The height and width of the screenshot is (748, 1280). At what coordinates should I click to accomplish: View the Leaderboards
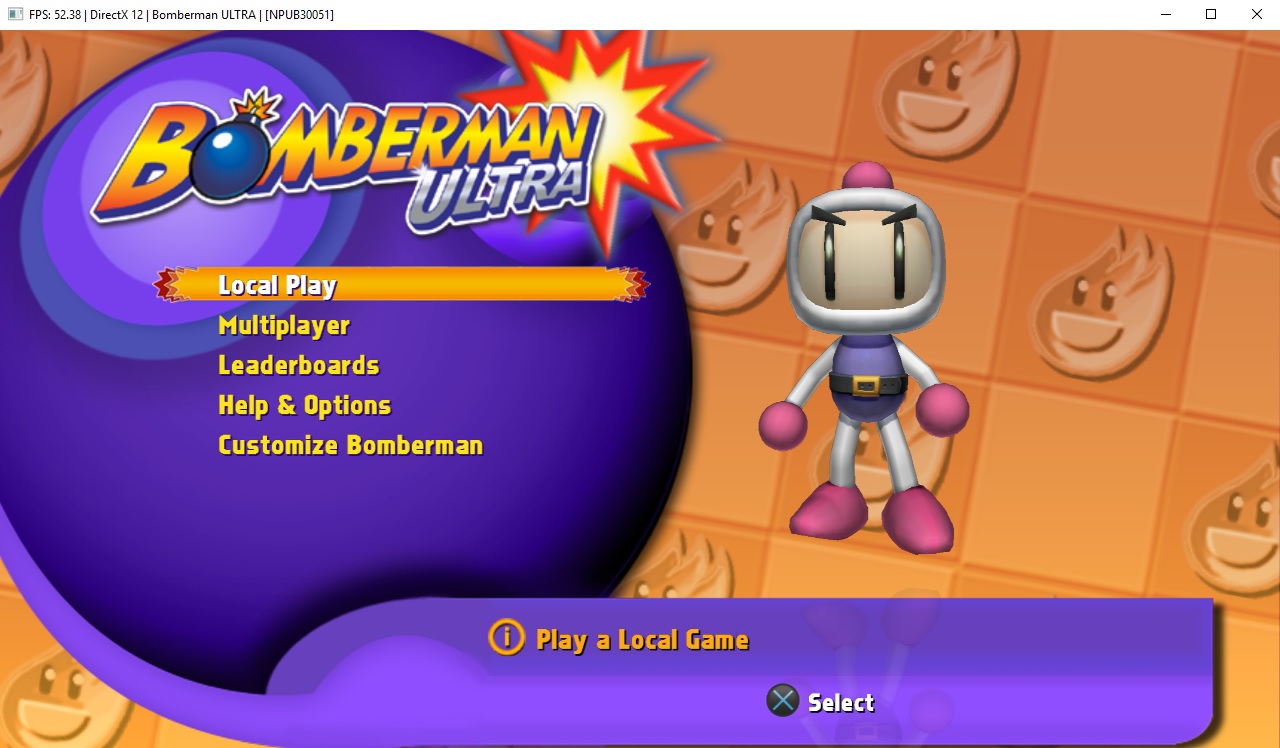tap(299, 366)
